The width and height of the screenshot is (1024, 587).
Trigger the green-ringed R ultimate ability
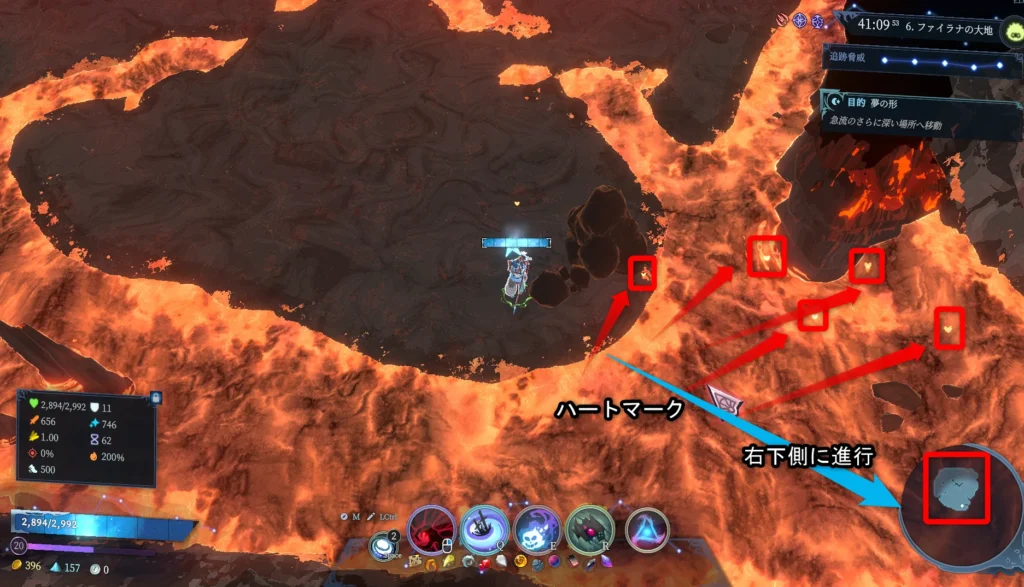590,530
